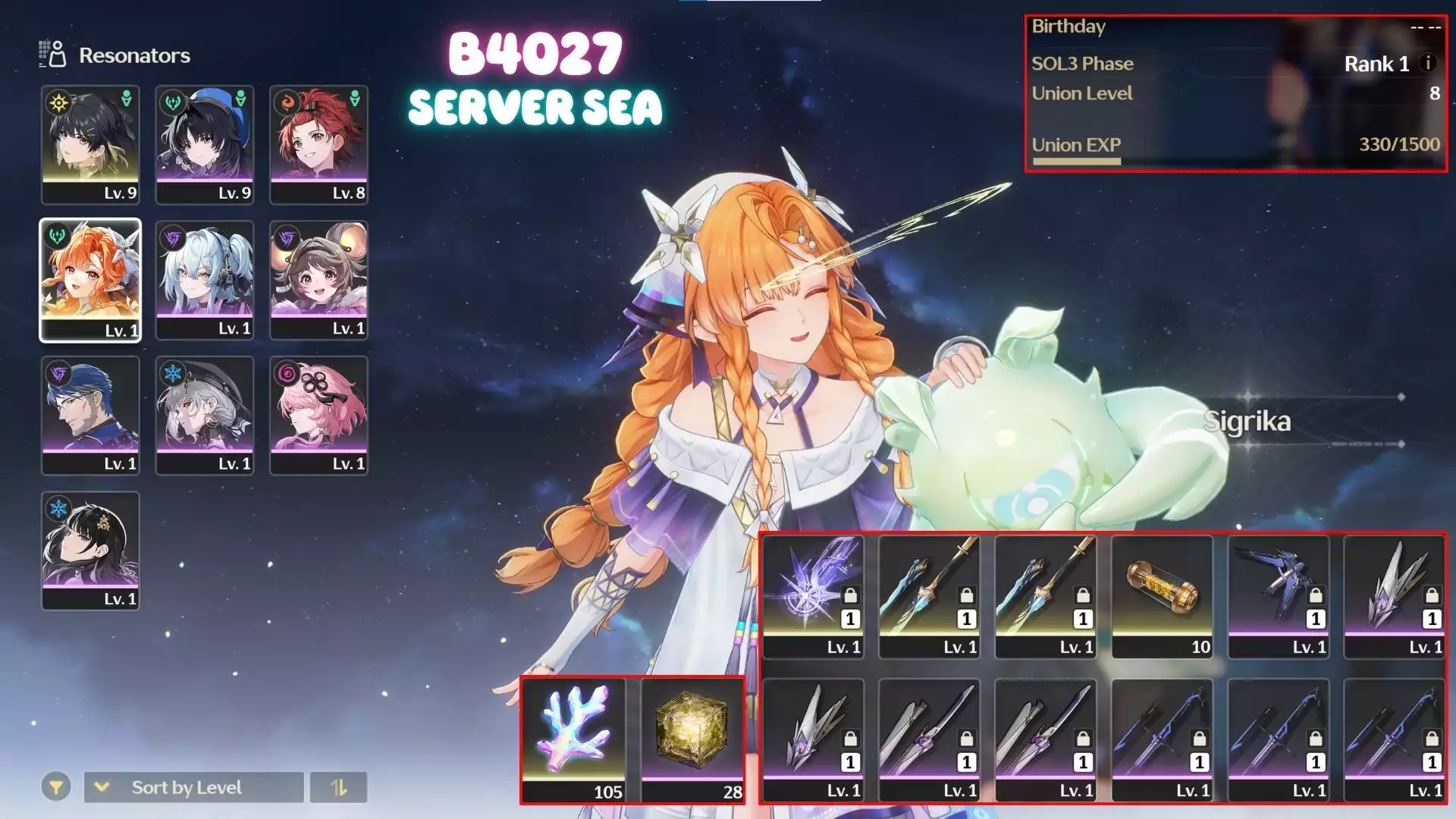Viewport: 1456px width, 819px height.
Task: Select the iridescent coral item slot
Action: point(575,739)
